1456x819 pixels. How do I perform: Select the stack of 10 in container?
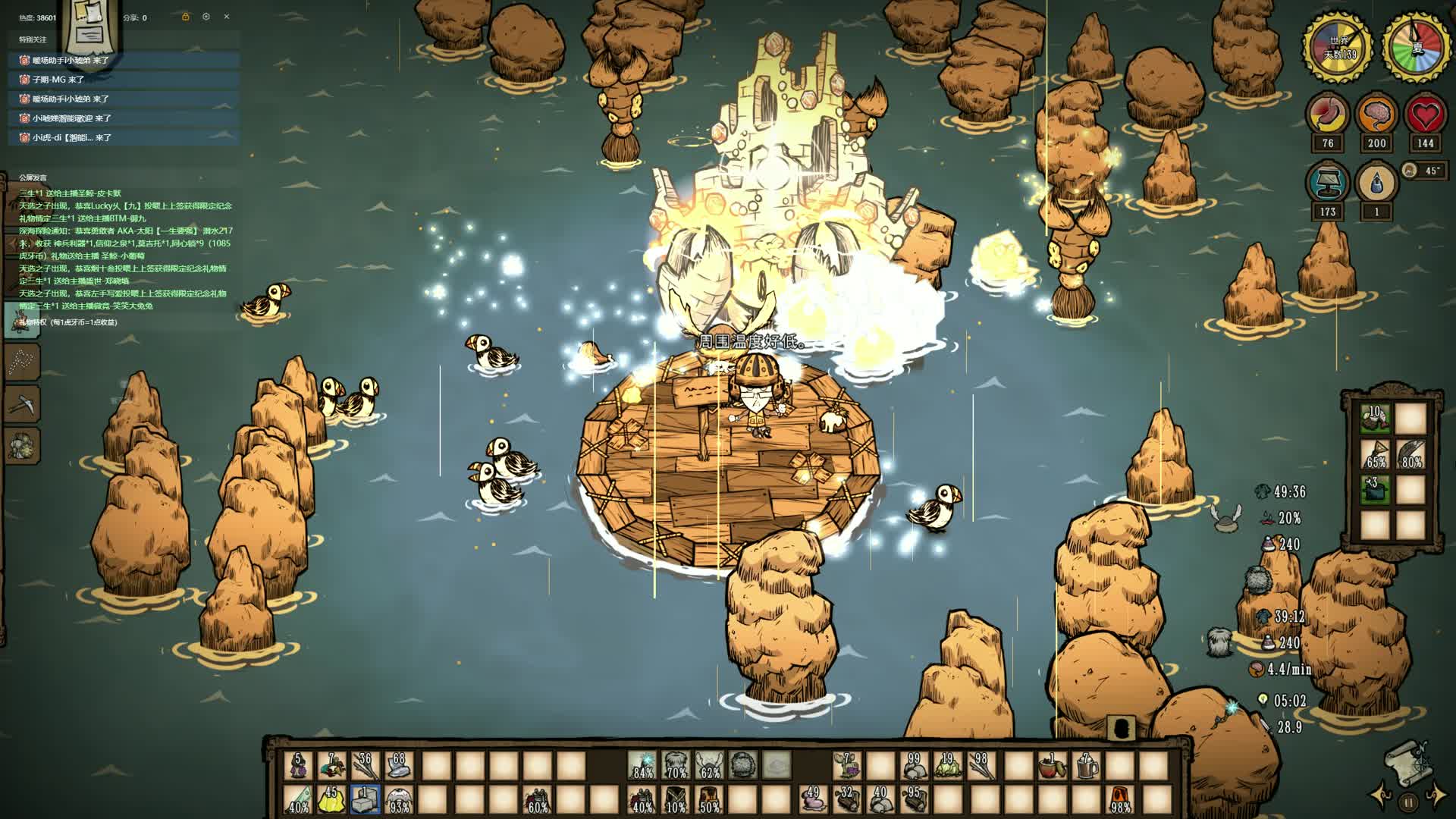1375,416
